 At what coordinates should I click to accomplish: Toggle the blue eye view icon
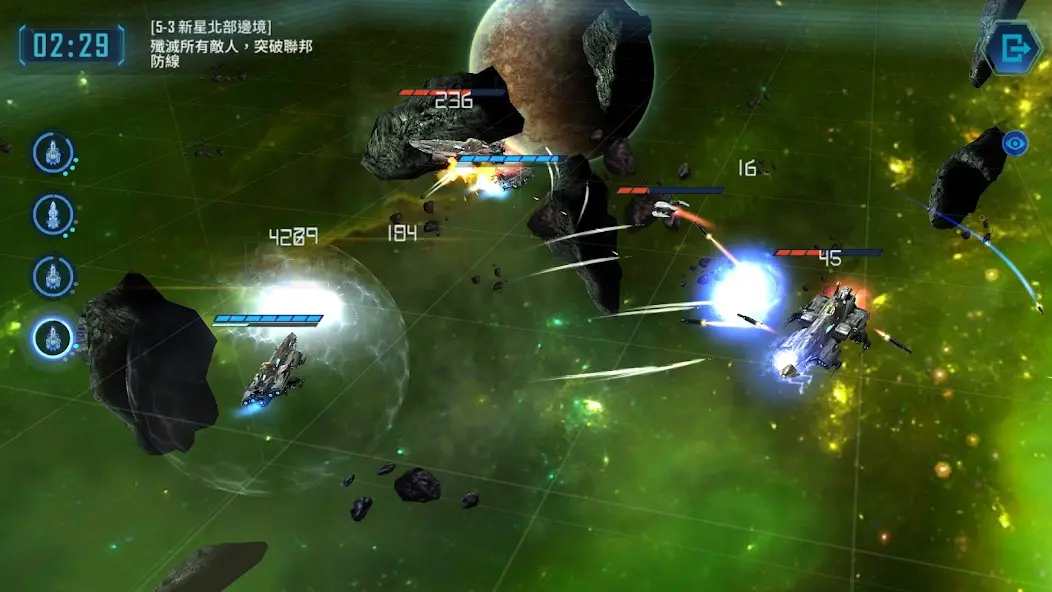(1016, 143)
